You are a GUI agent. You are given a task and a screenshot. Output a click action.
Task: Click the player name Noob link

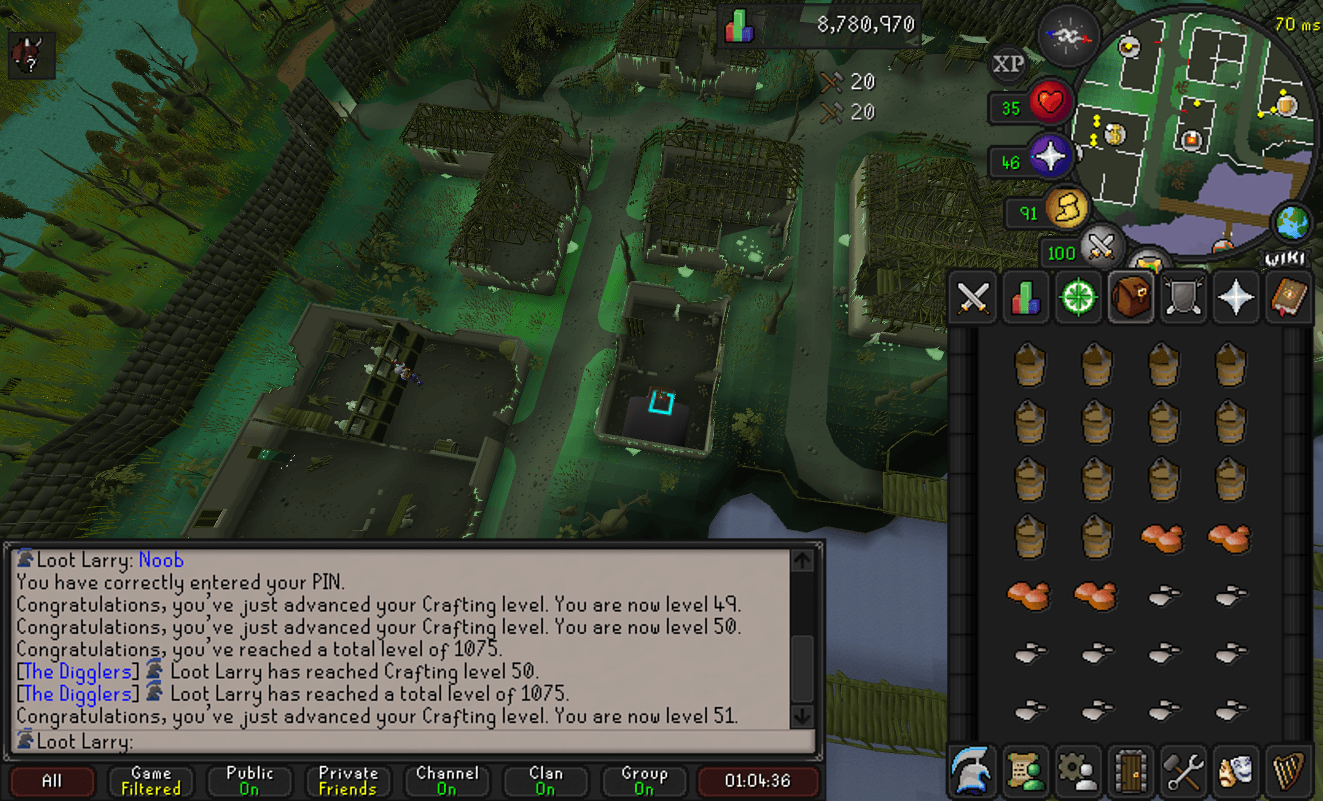point(162,560)
